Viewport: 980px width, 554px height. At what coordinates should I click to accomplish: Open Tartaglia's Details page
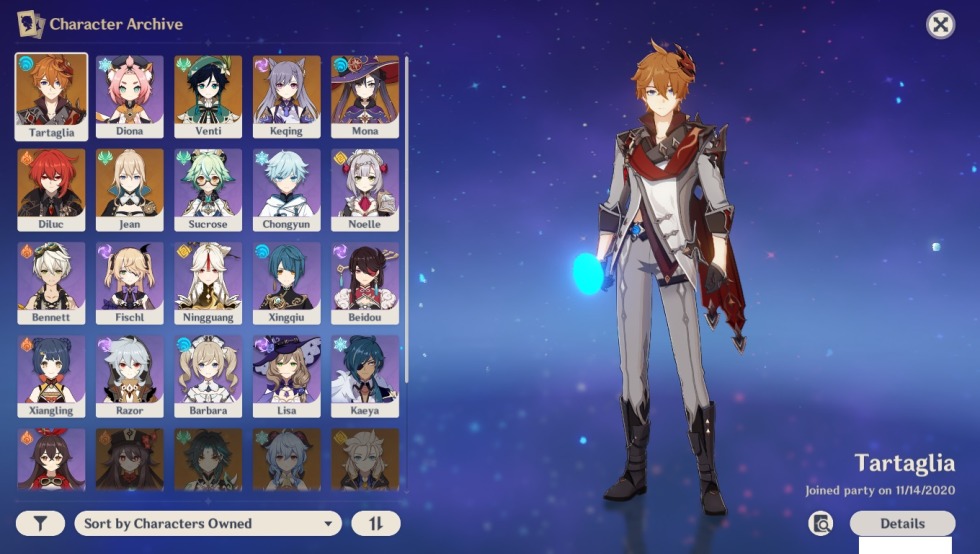(902, 523)
